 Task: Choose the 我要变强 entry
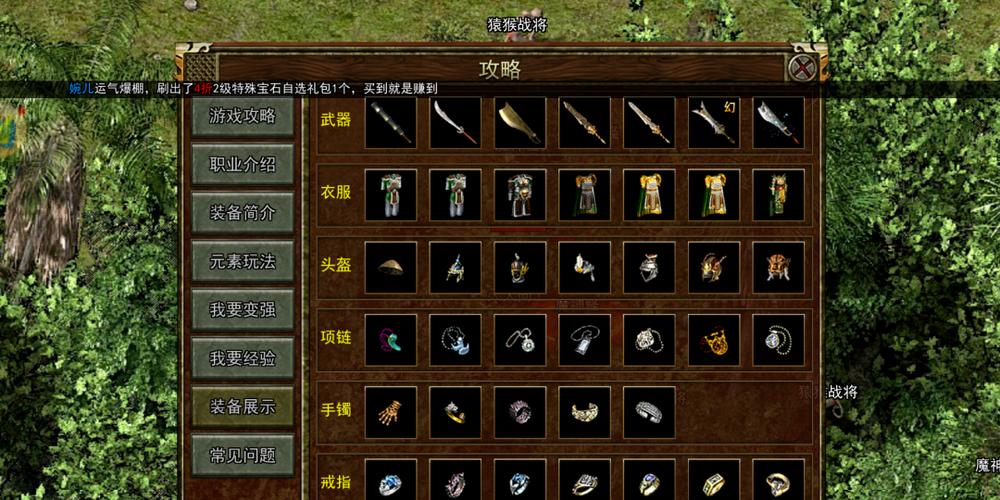[x=242, y=310]
